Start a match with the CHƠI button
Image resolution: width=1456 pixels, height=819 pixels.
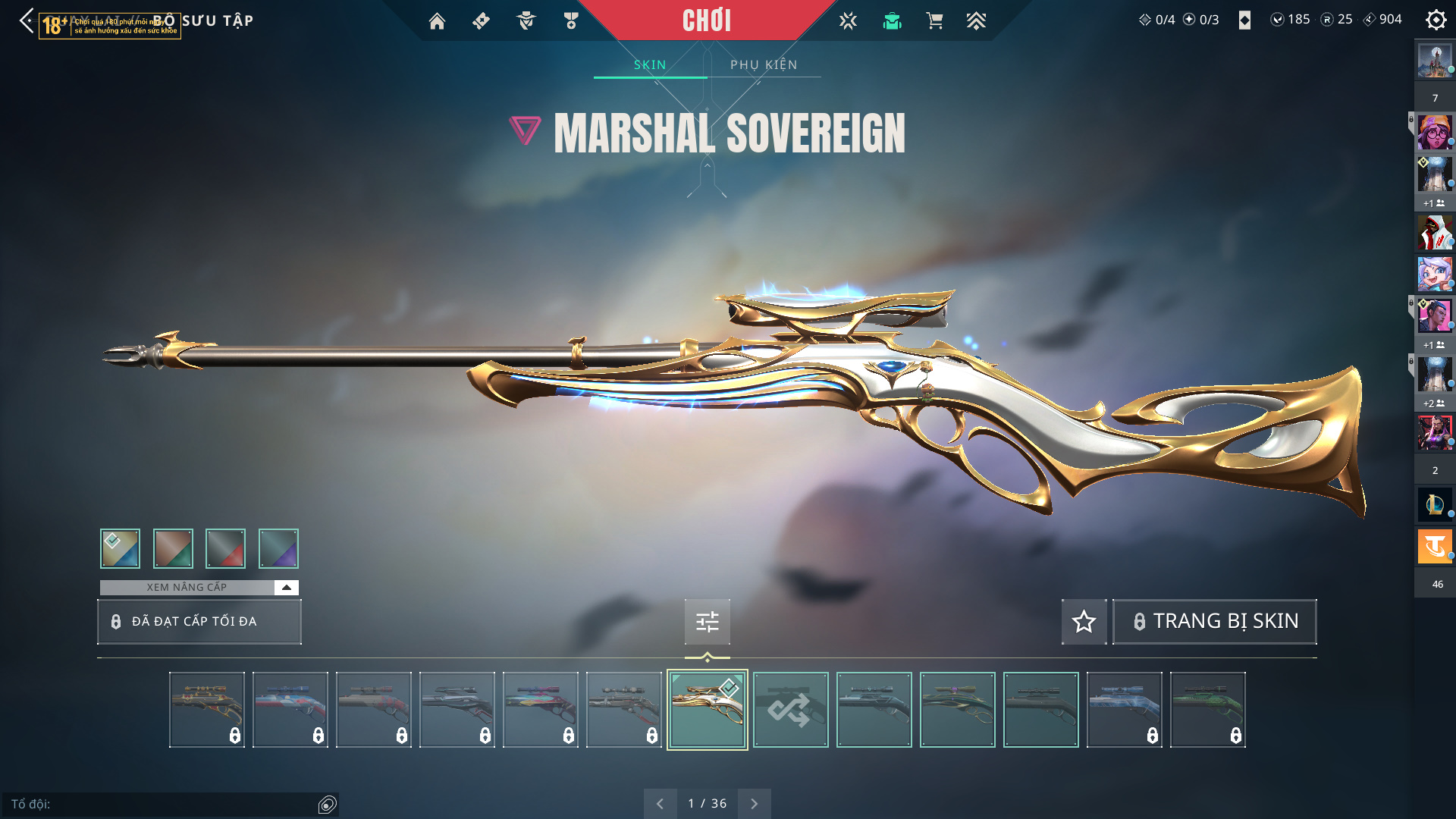(x=706, y=20)
